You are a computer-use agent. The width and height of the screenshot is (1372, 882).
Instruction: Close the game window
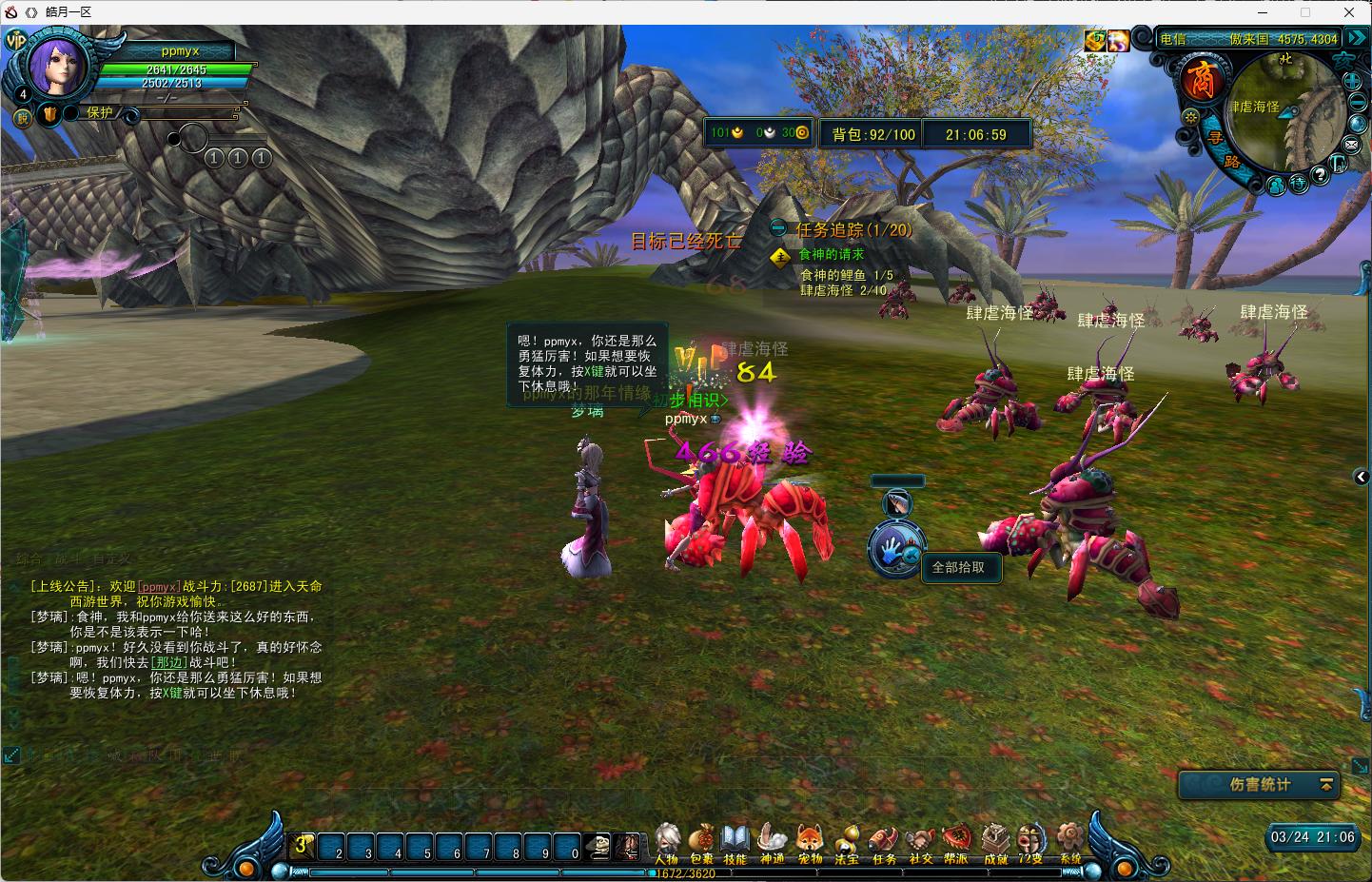(x=1349, y=12)
